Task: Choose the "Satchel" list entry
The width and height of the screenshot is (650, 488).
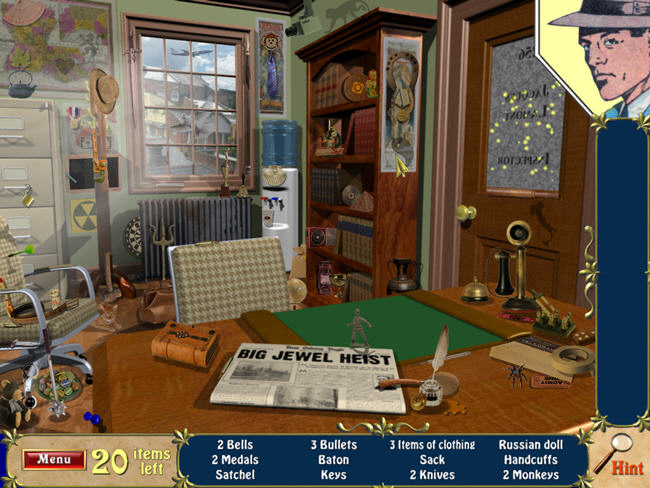Action: [x=234, y=475]
